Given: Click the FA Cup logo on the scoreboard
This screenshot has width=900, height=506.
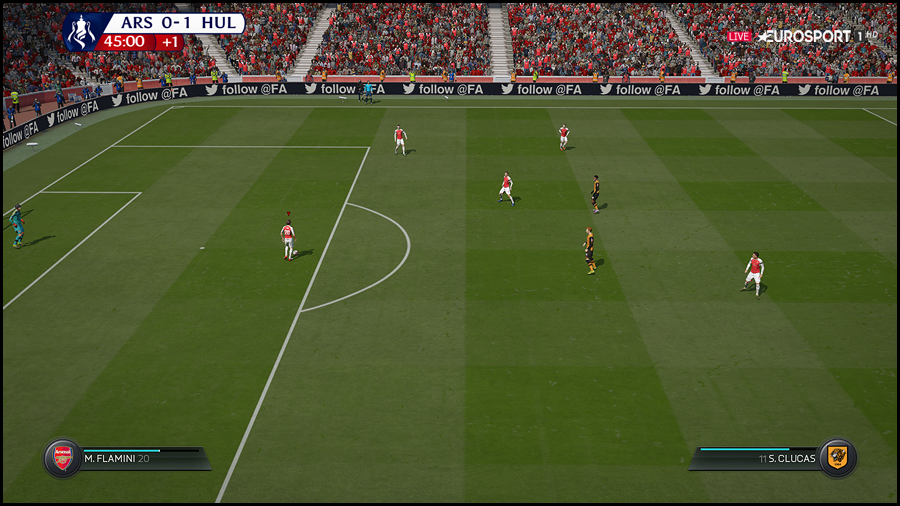Looking at the screenshot, I should 80,32.
